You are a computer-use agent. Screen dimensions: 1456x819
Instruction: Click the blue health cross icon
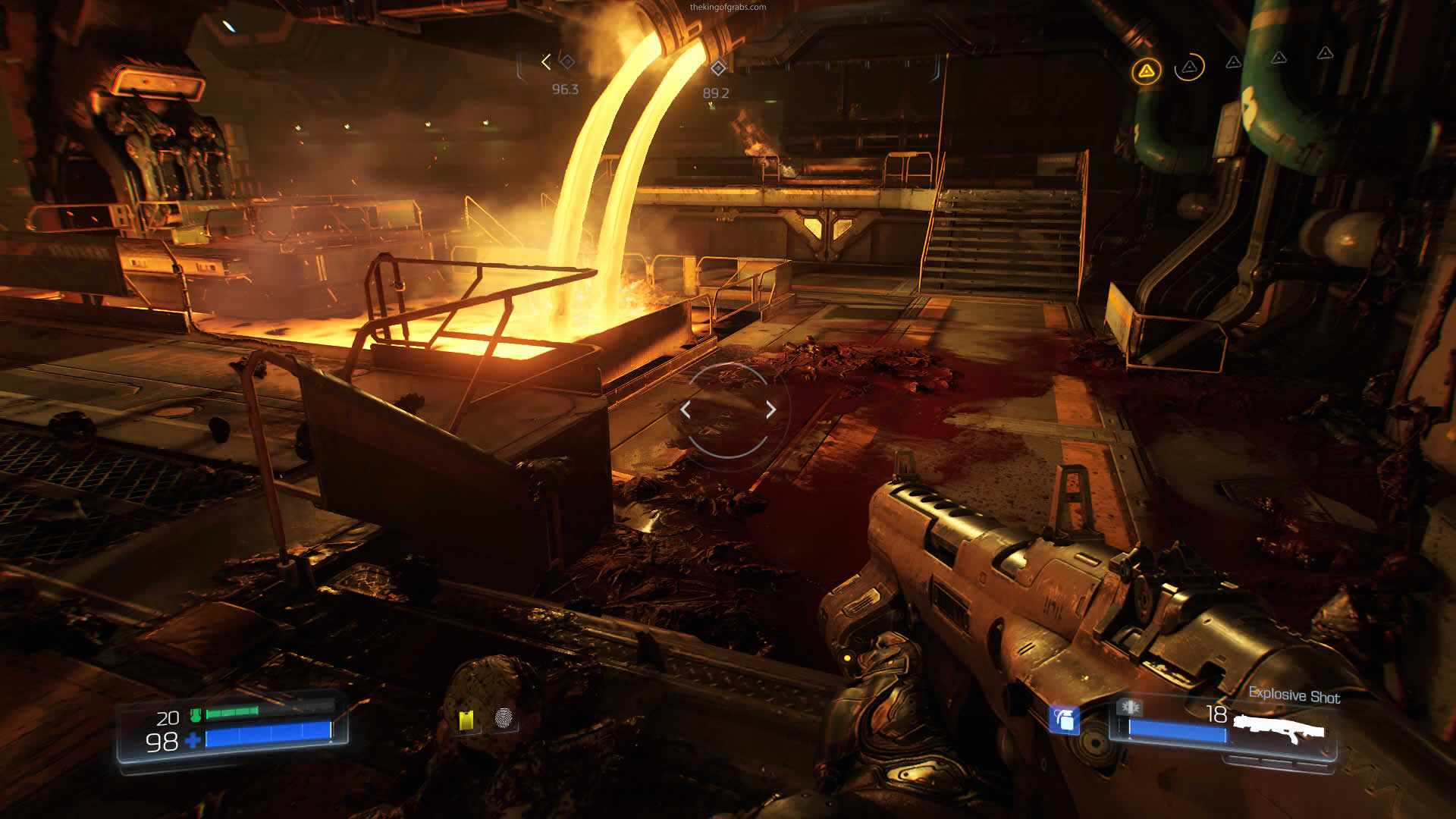click(193, 740)
